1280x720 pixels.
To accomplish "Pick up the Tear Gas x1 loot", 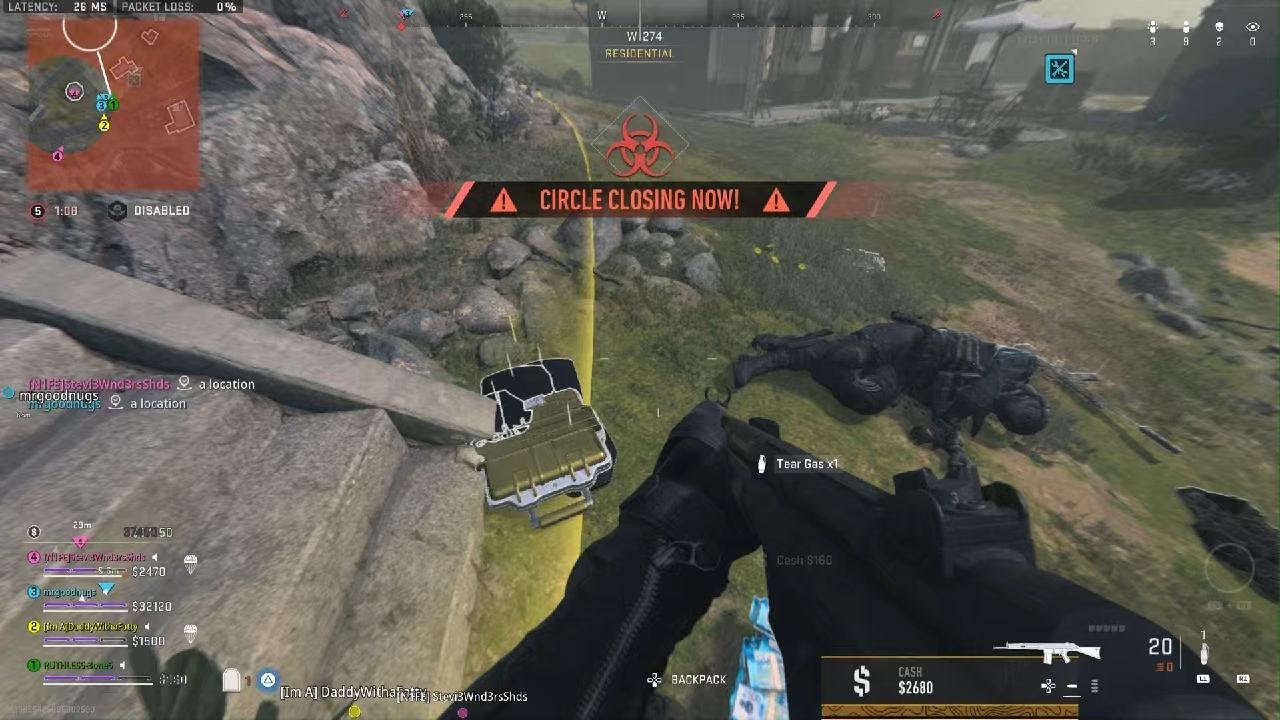I will tap(800, 464).
